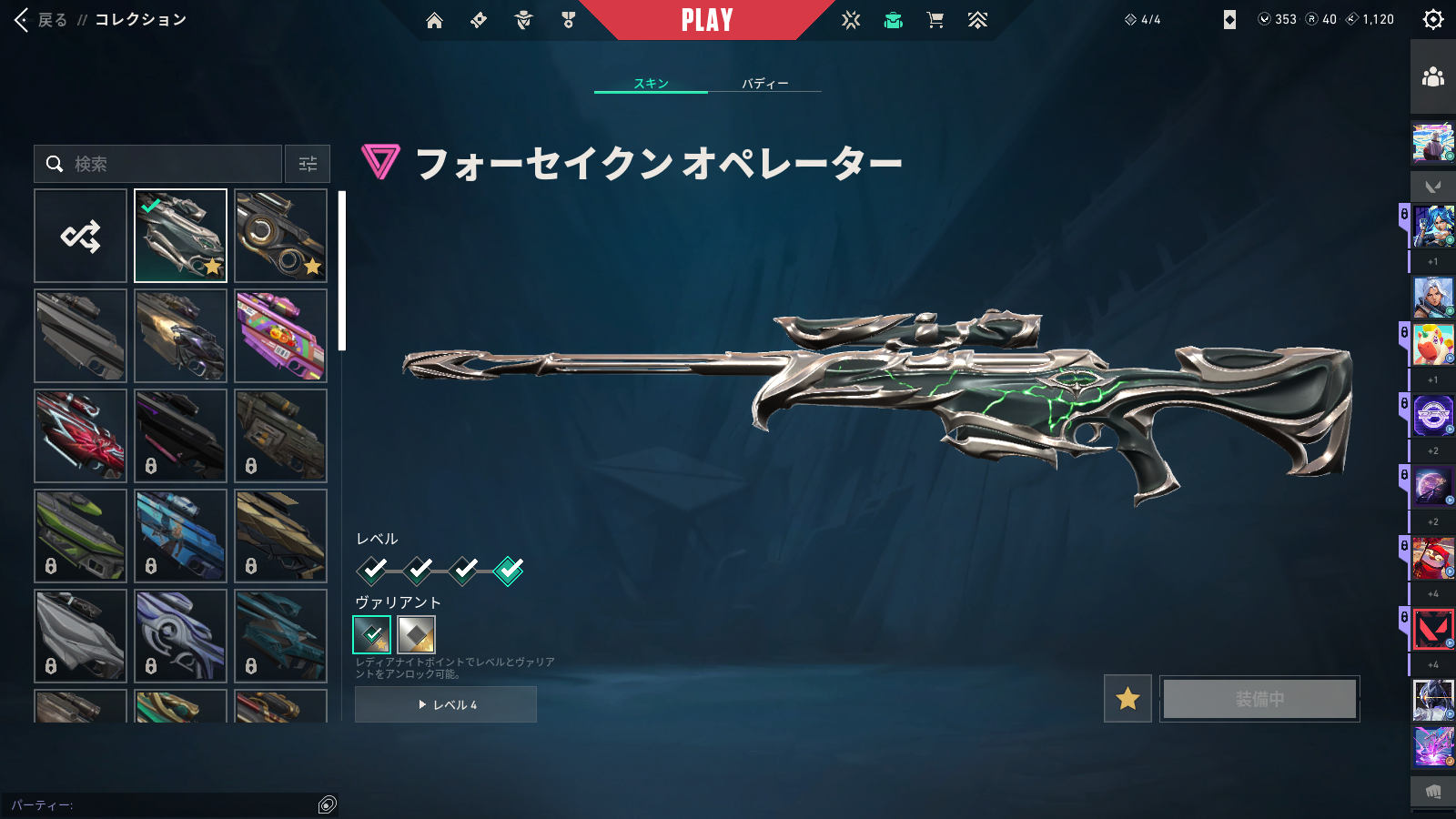
Task: Click the 装備中 equip button
Action: 1259,699
